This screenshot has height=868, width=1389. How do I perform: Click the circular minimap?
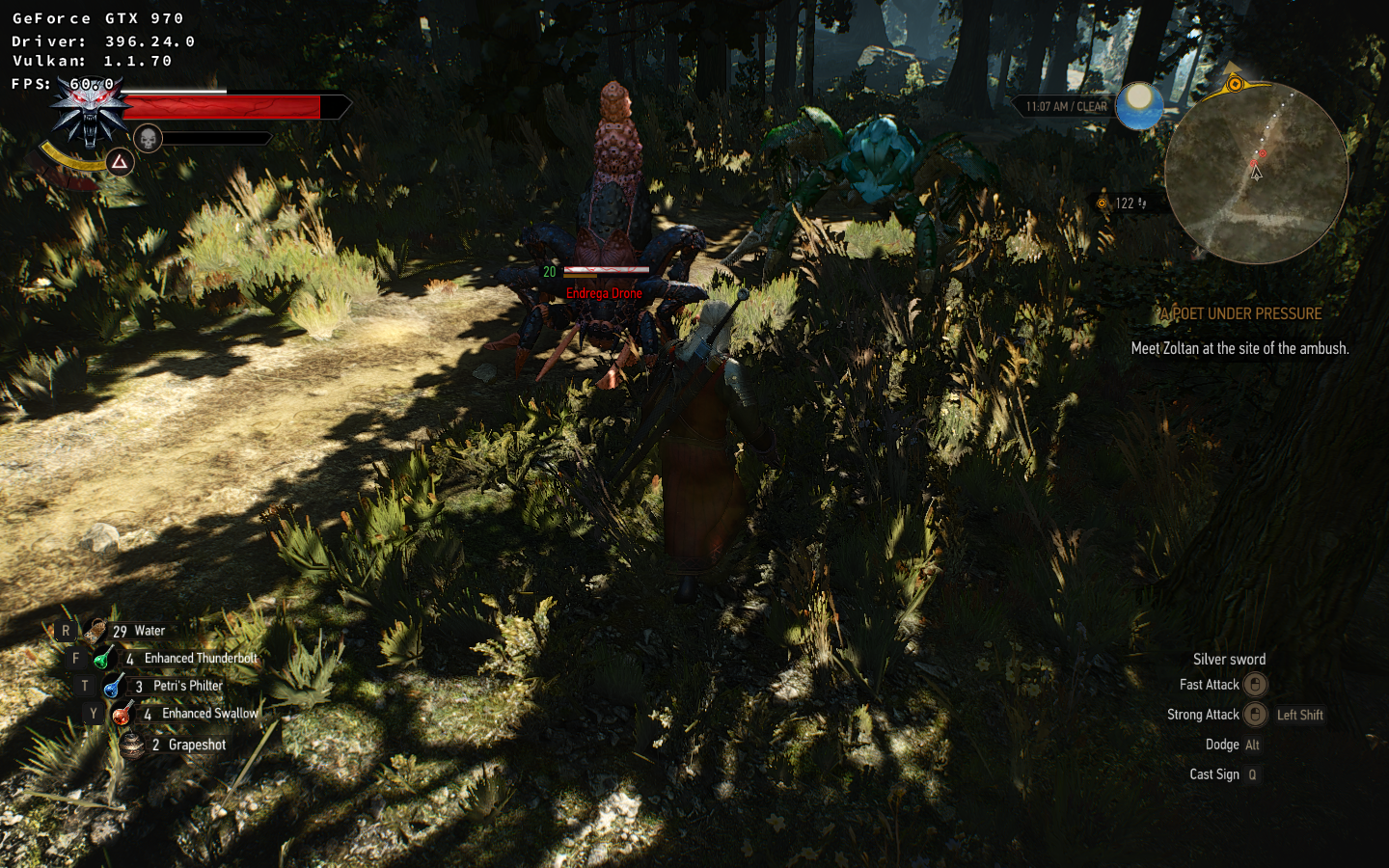tap(1255, 174)
